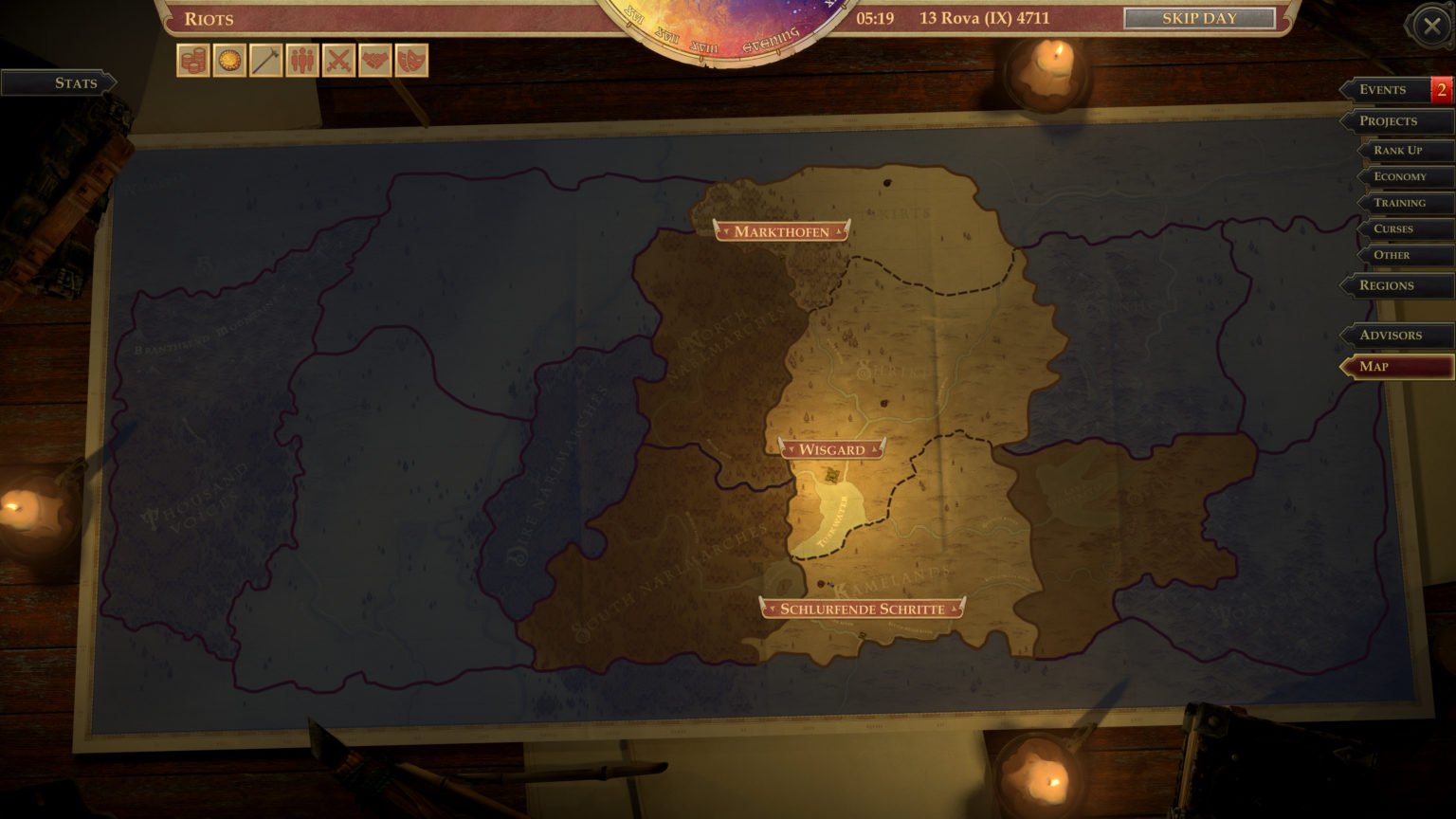Click the three-figures population filter icon
The height and width of the screenshot is (819, 1456).
(x=304, y=60)
